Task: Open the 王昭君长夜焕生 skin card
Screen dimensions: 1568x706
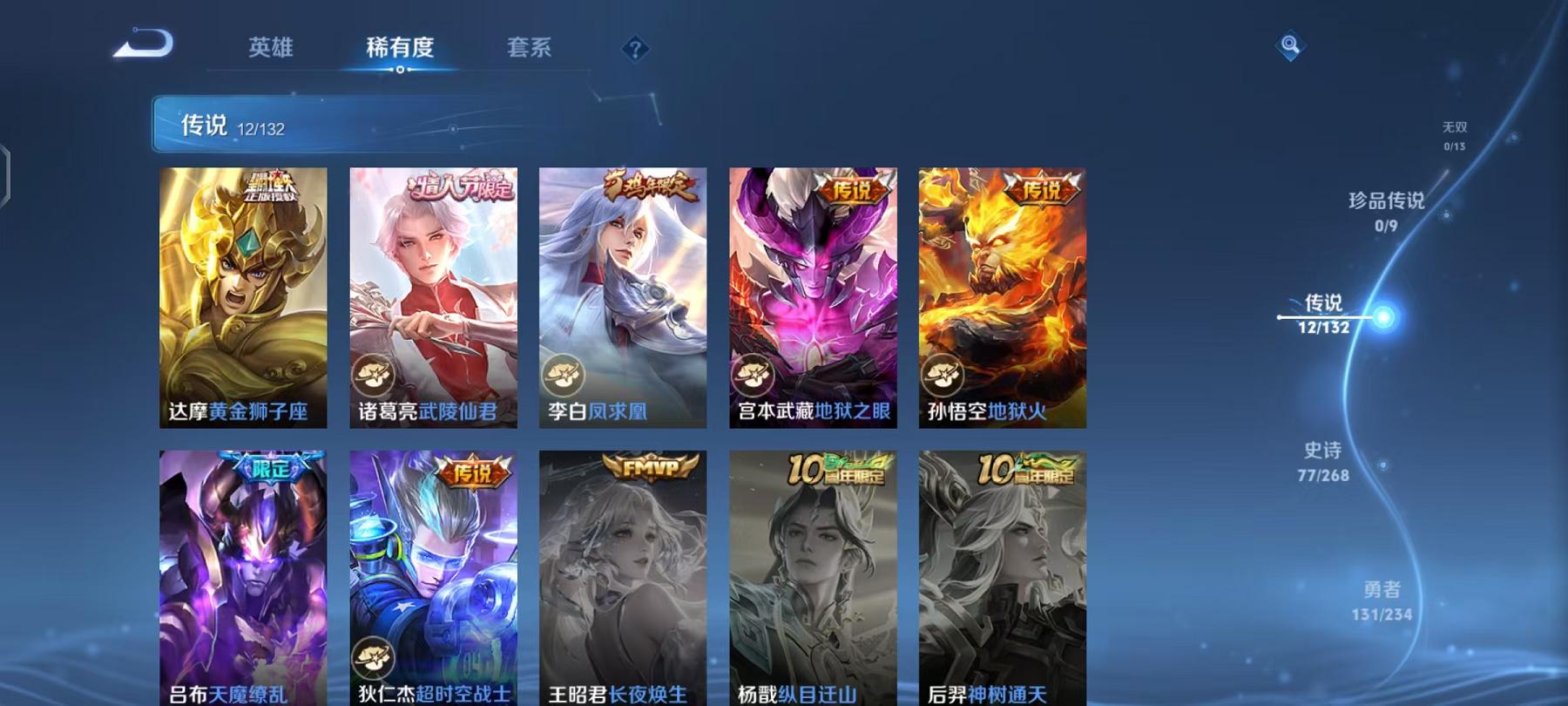Action: click(625, 575)
